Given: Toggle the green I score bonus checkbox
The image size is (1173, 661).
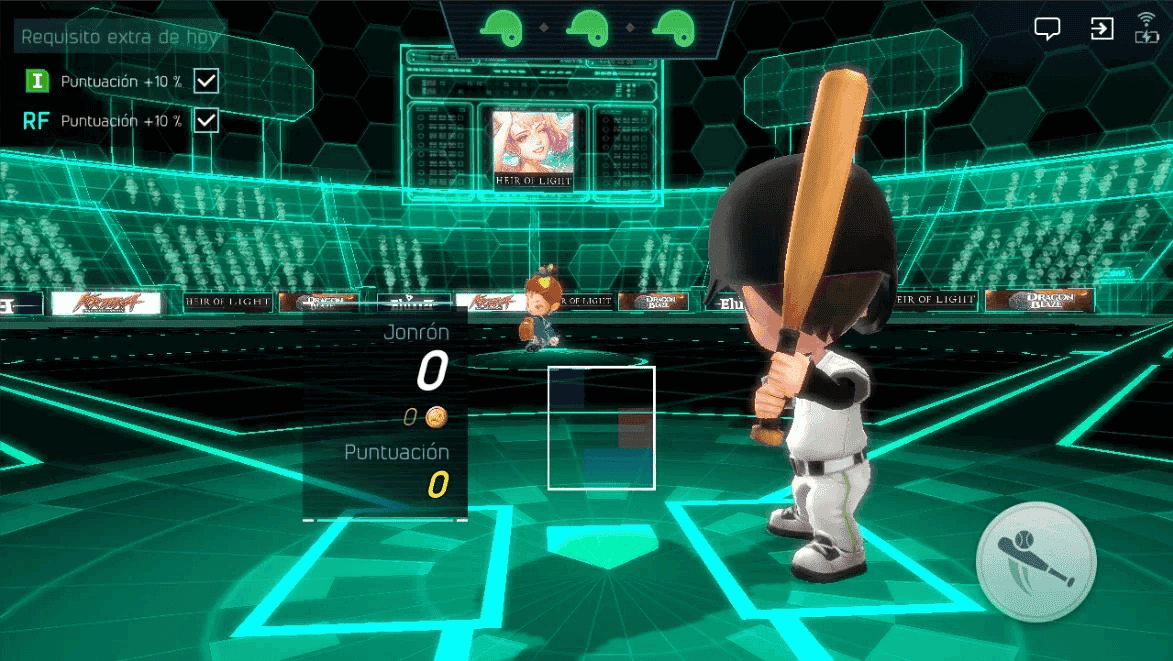Looking at the screenshot, I should tap(206, 81).
